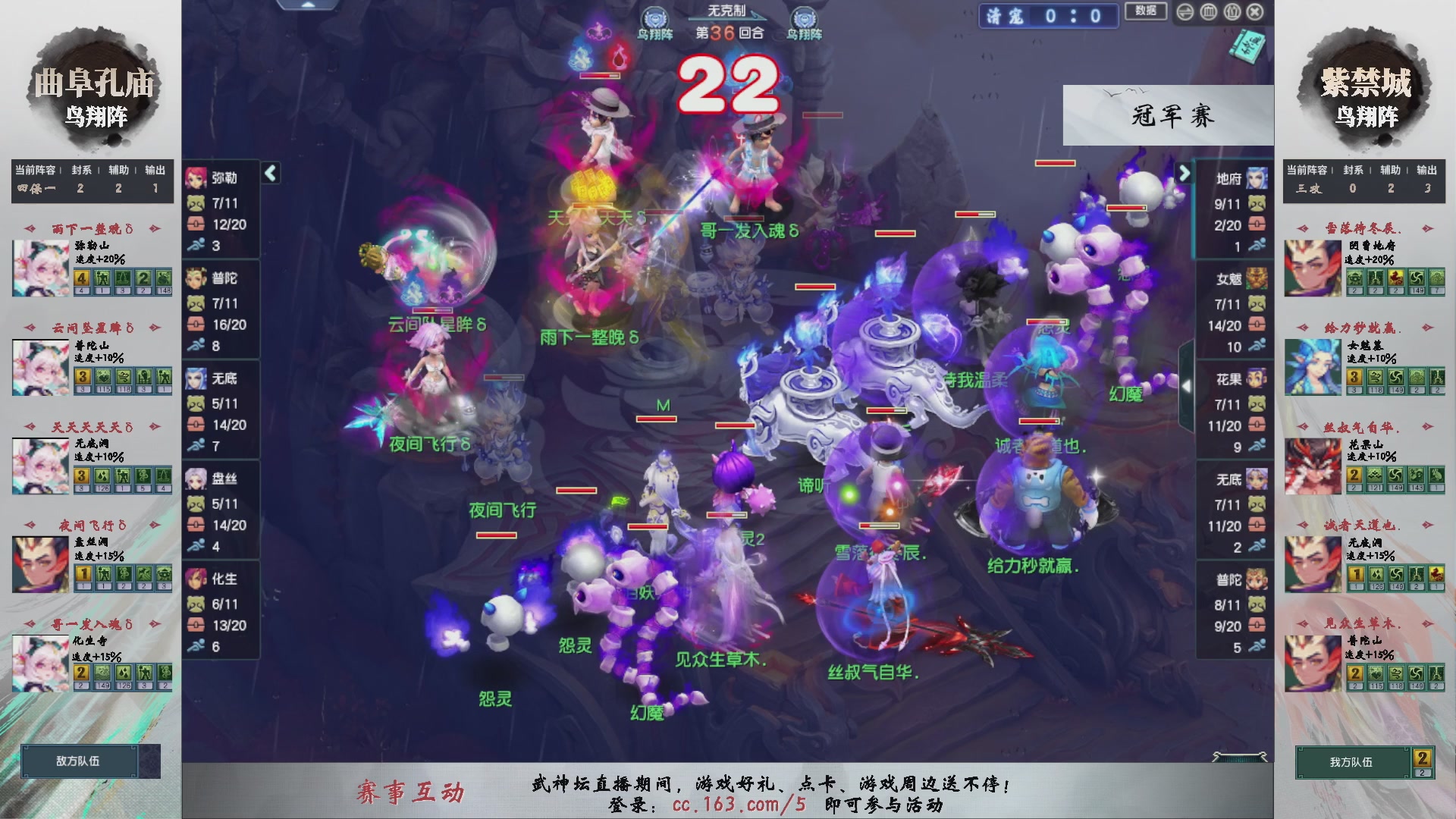Click the speed icon next to 普陀's stats

[196, 344]
